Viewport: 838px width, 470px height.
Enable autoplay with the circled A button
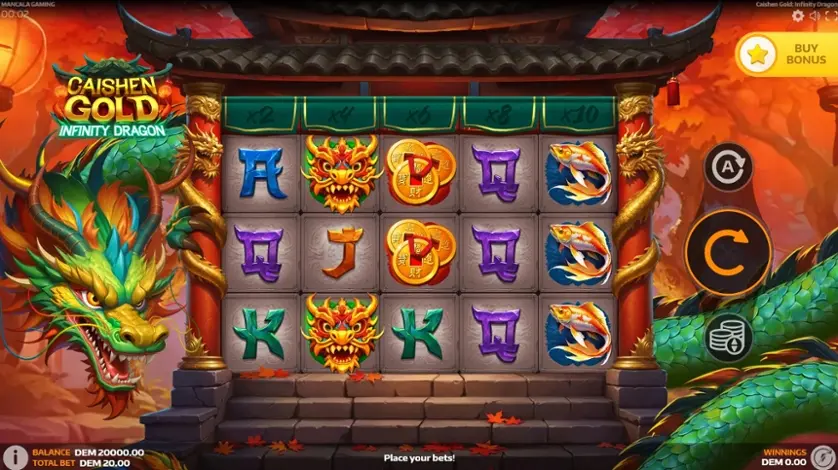pyautogui.click(x=728, y=167)
